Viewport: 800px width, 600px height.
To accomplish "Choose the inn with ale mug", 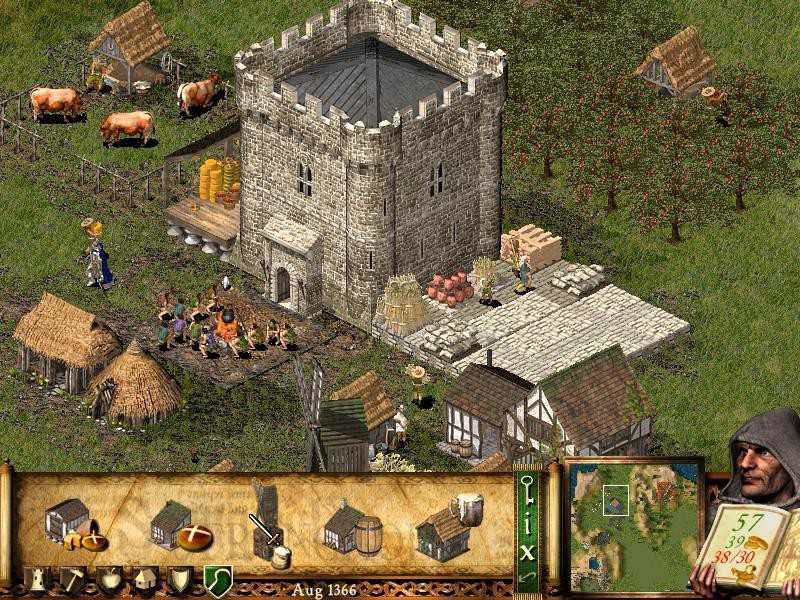I will click(x=447, y=527).
